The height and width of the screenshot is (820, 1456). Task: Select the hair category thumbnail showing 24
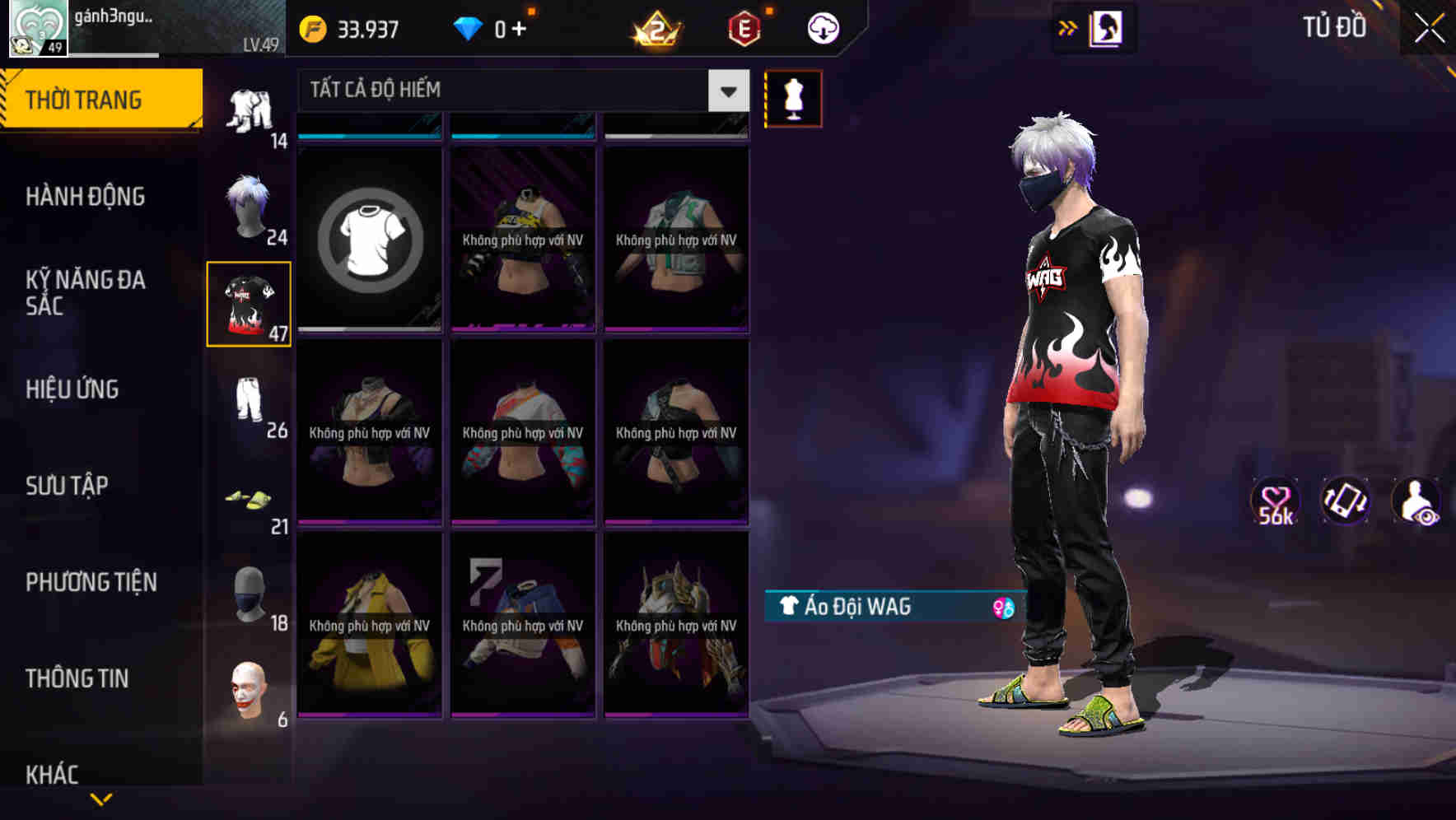coord(248,206)
